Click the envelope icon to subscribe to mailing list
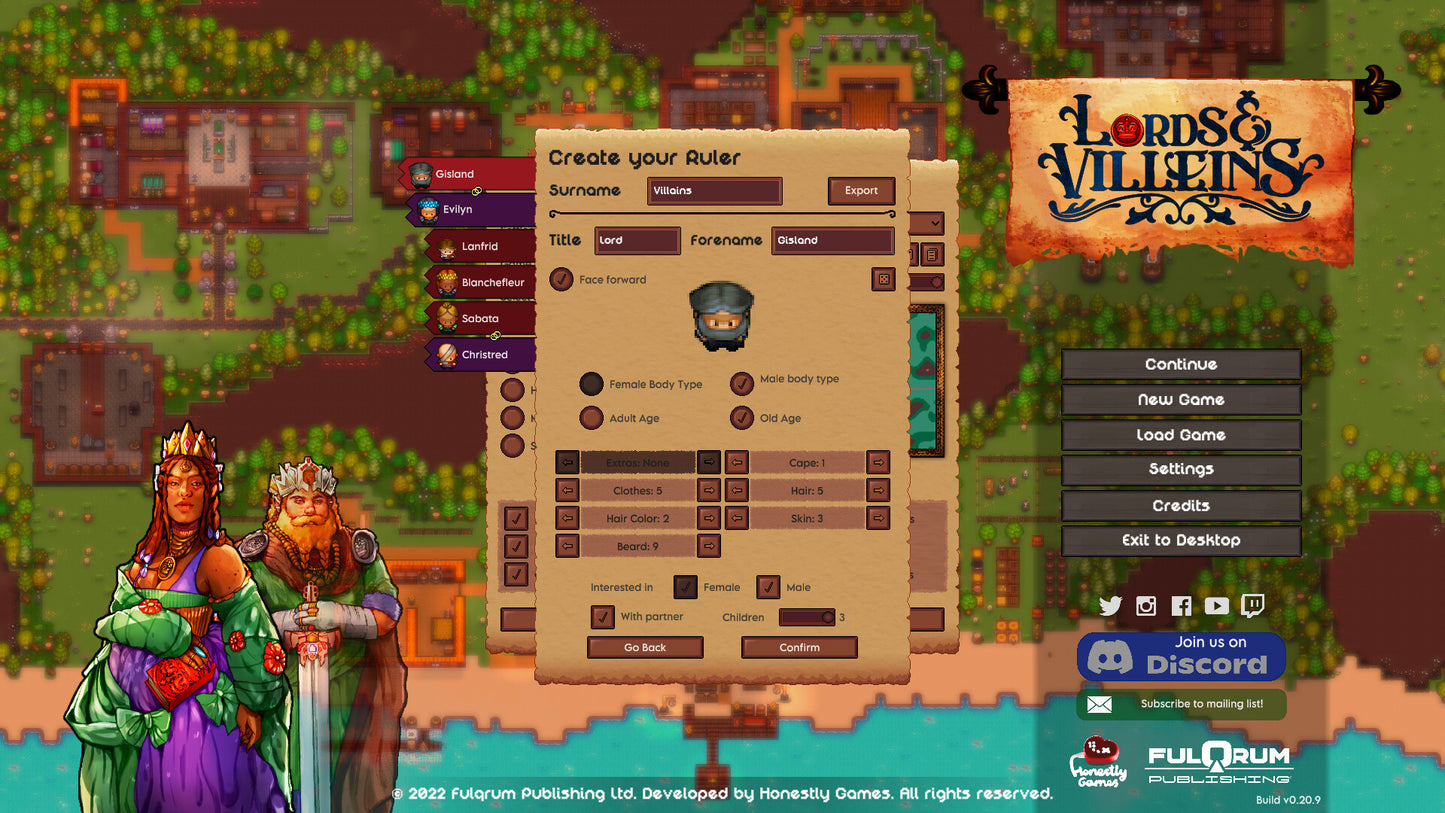Viewport: 1445px width, 813px height. click(1101, 704)
